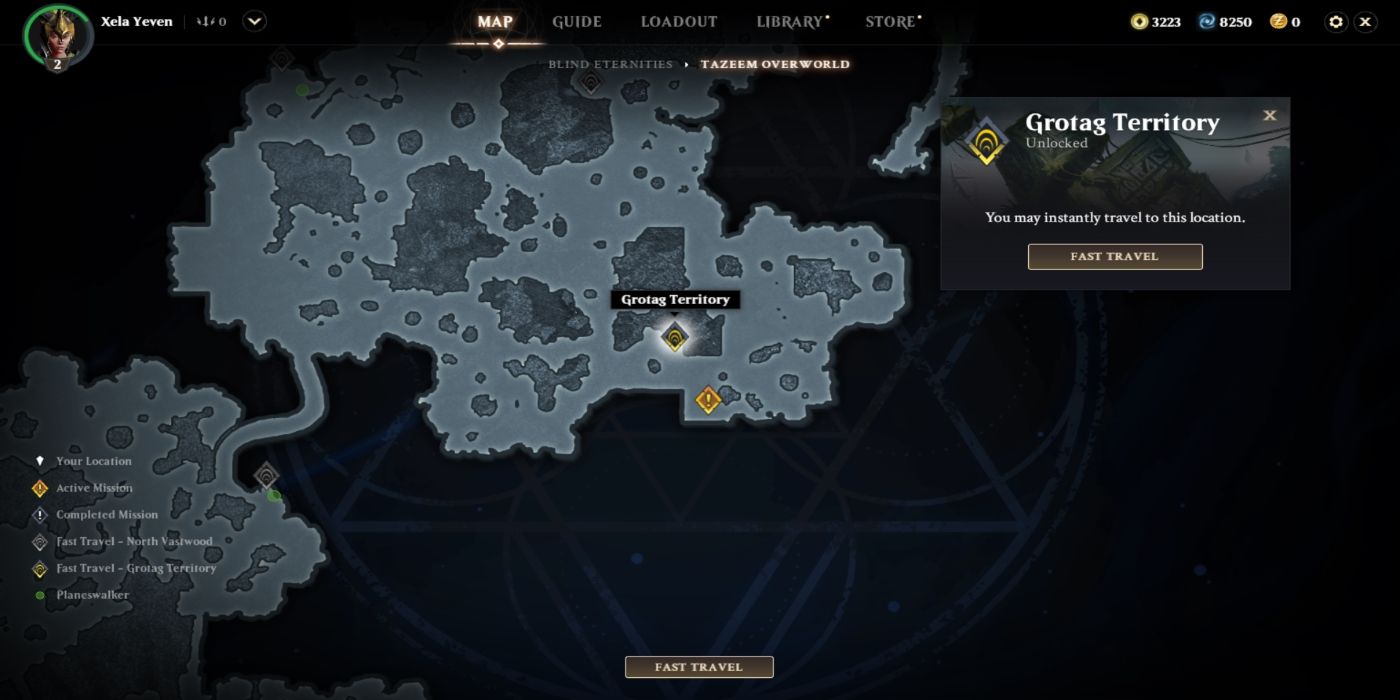The width and height of the screenshot is (1400, 700).
Task: Select the Map tab
Action: click(x=495, y=22)
